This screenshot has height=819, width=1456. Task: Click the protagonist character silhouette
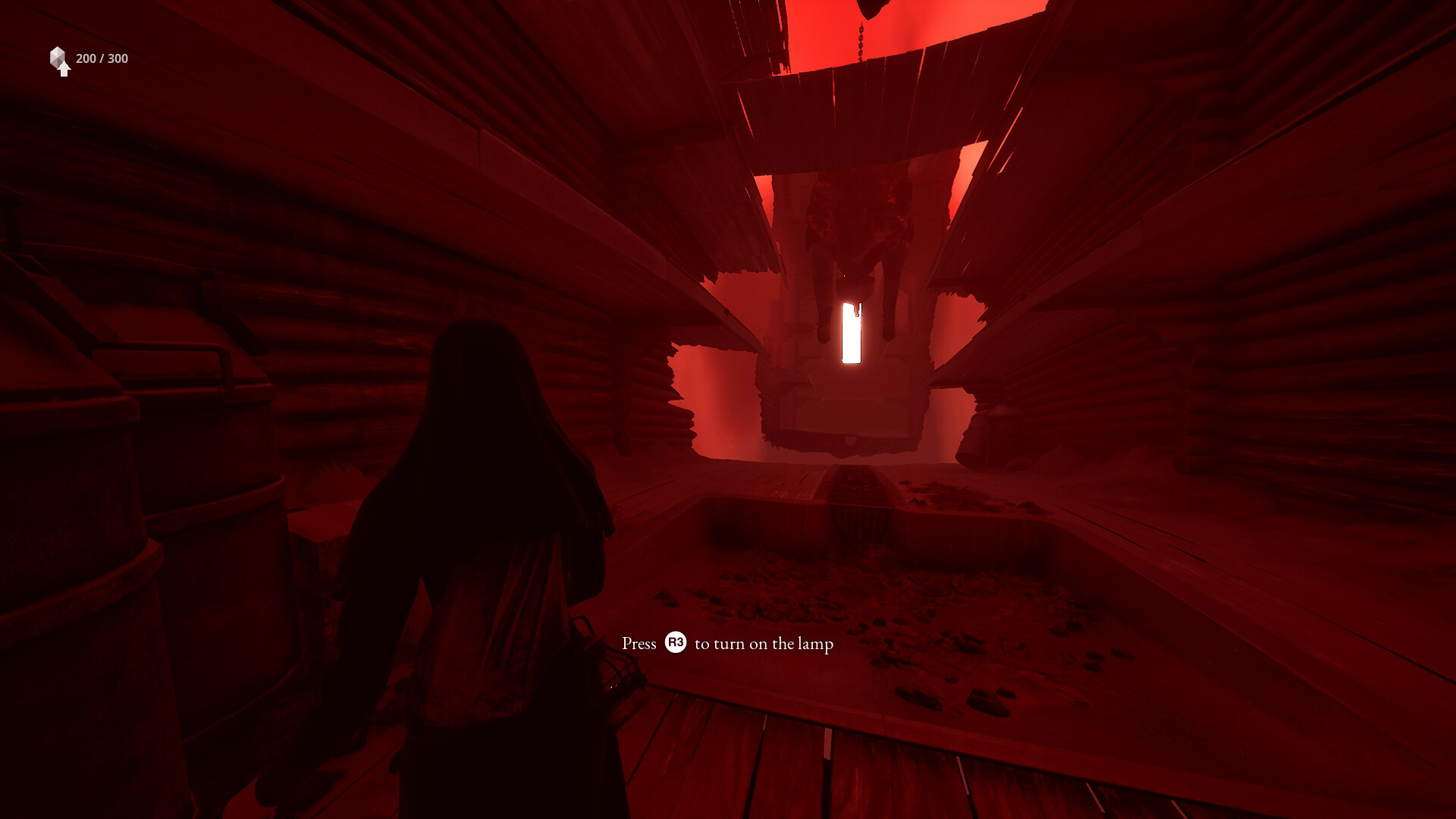(x=493, y=531)
